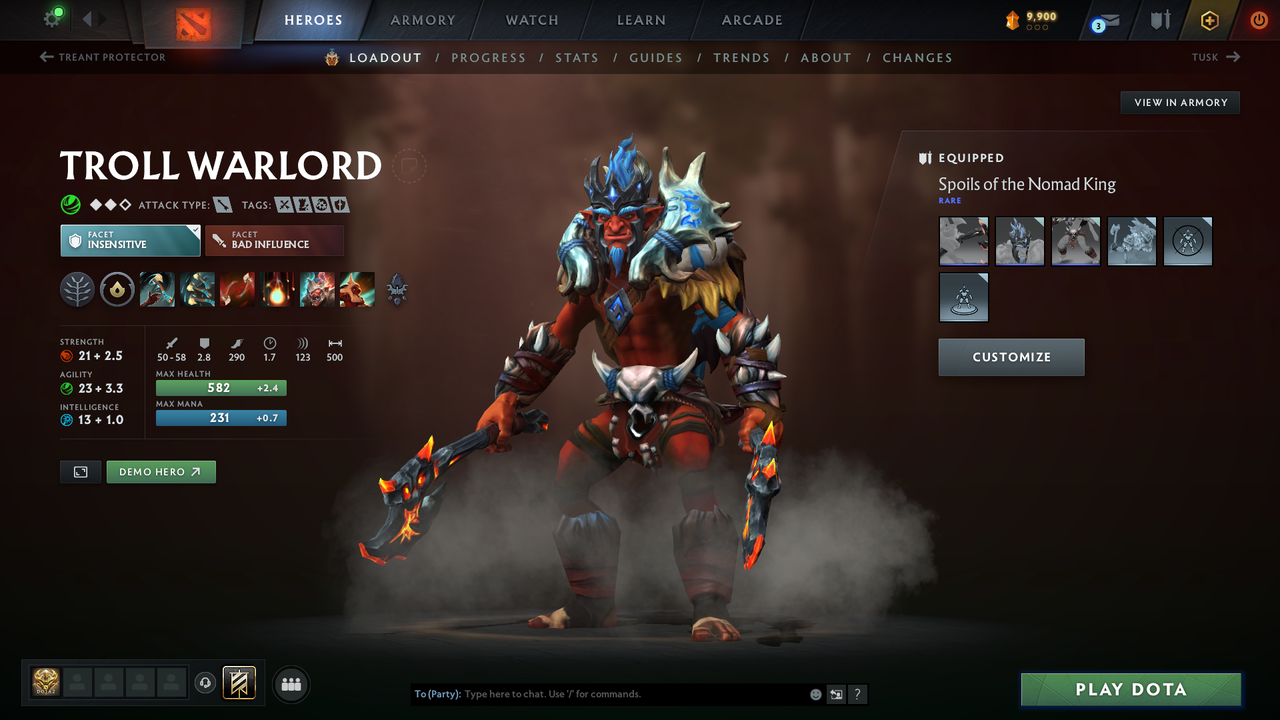This screenshot has width=1280, height=720.
Task: Open Dota Plus with the gold hexagon icon
Action: point(1209,20)
